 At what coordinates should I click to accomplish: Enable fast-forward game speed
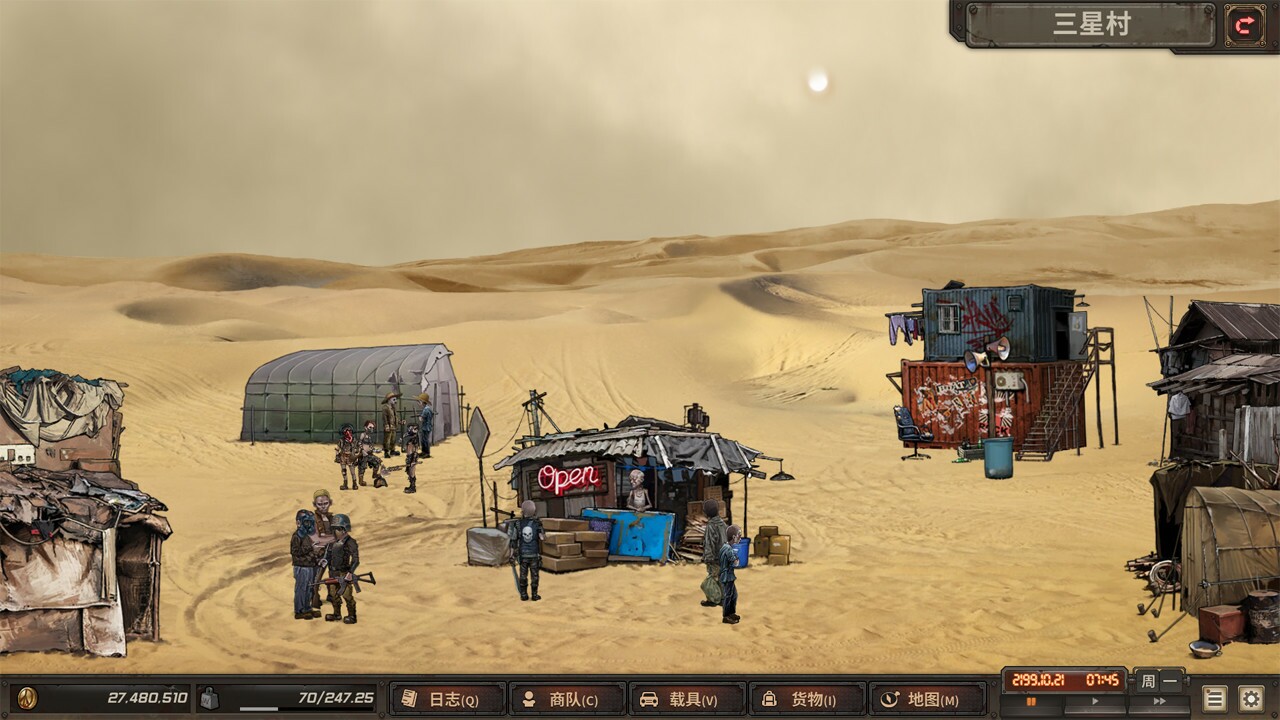(1160, 699)
